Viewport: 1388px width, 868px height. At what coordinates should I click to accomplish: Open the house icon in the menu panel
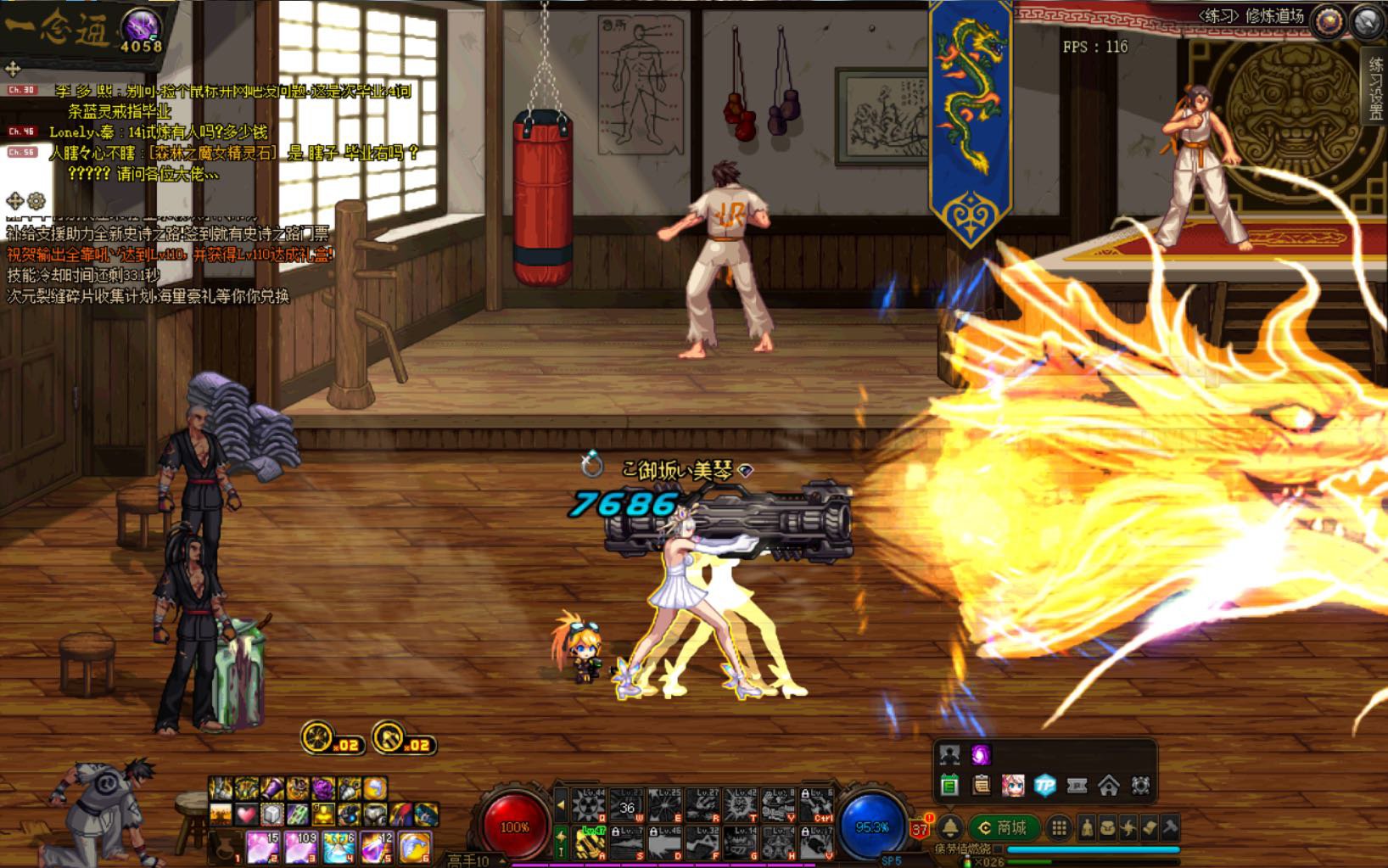pos(1109,786)
